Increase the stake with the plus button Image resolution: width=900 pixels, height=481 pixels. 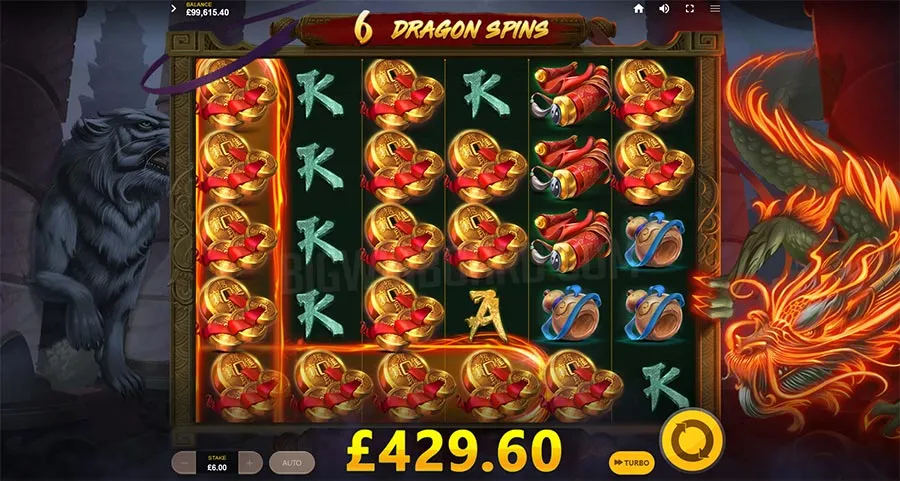pos(250,463)
